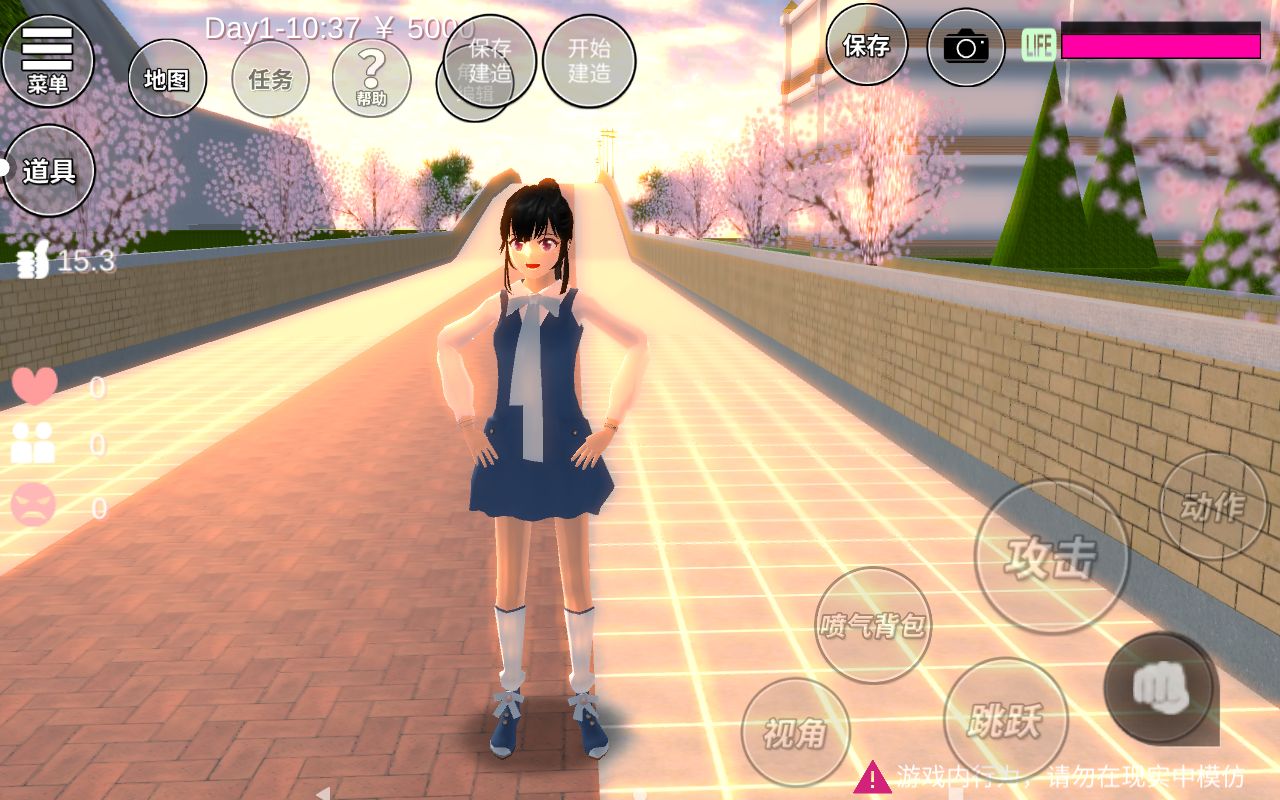Activate the 喷气背包 jetpack button
The width and height of the screenshot is (1280, 800).
point(873,625)
